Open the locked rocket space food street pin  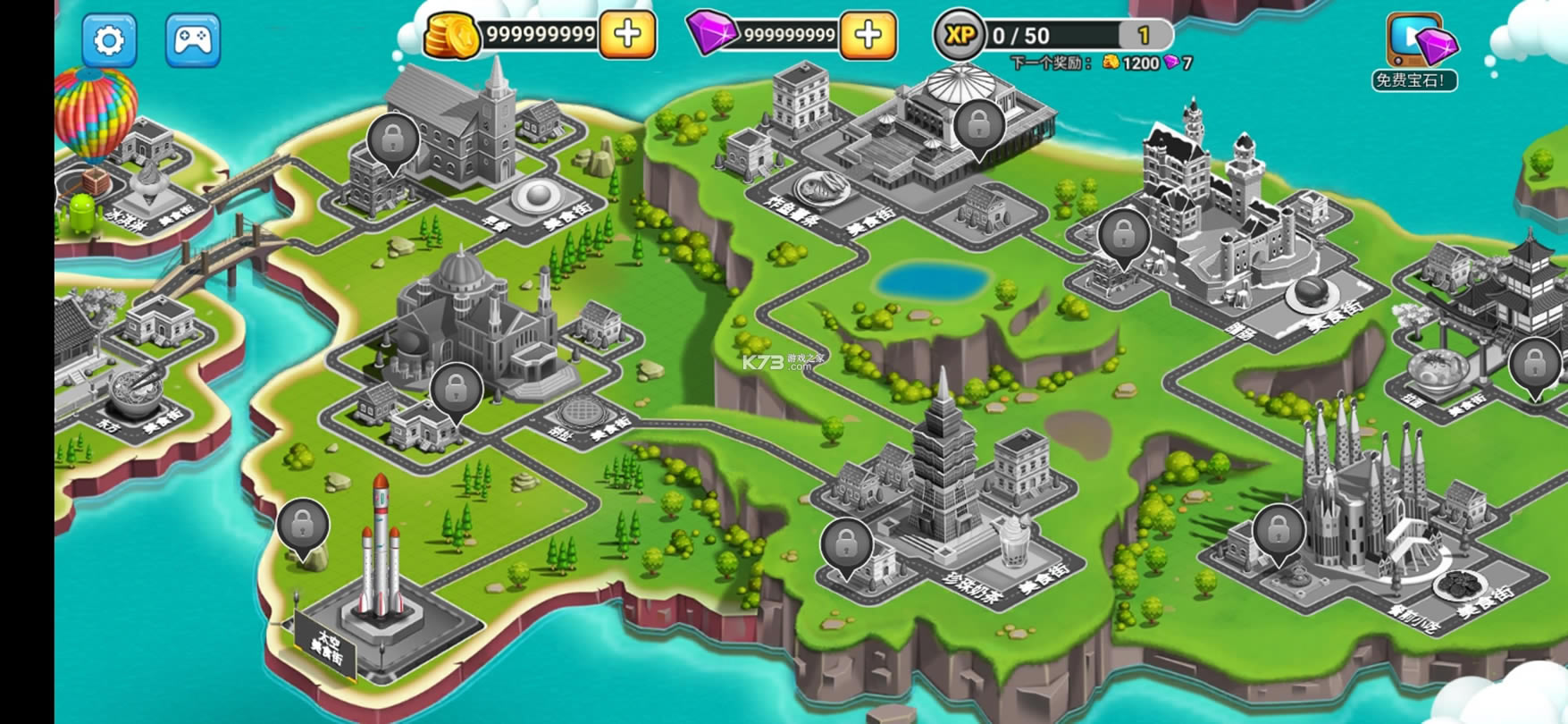[303, 526]
